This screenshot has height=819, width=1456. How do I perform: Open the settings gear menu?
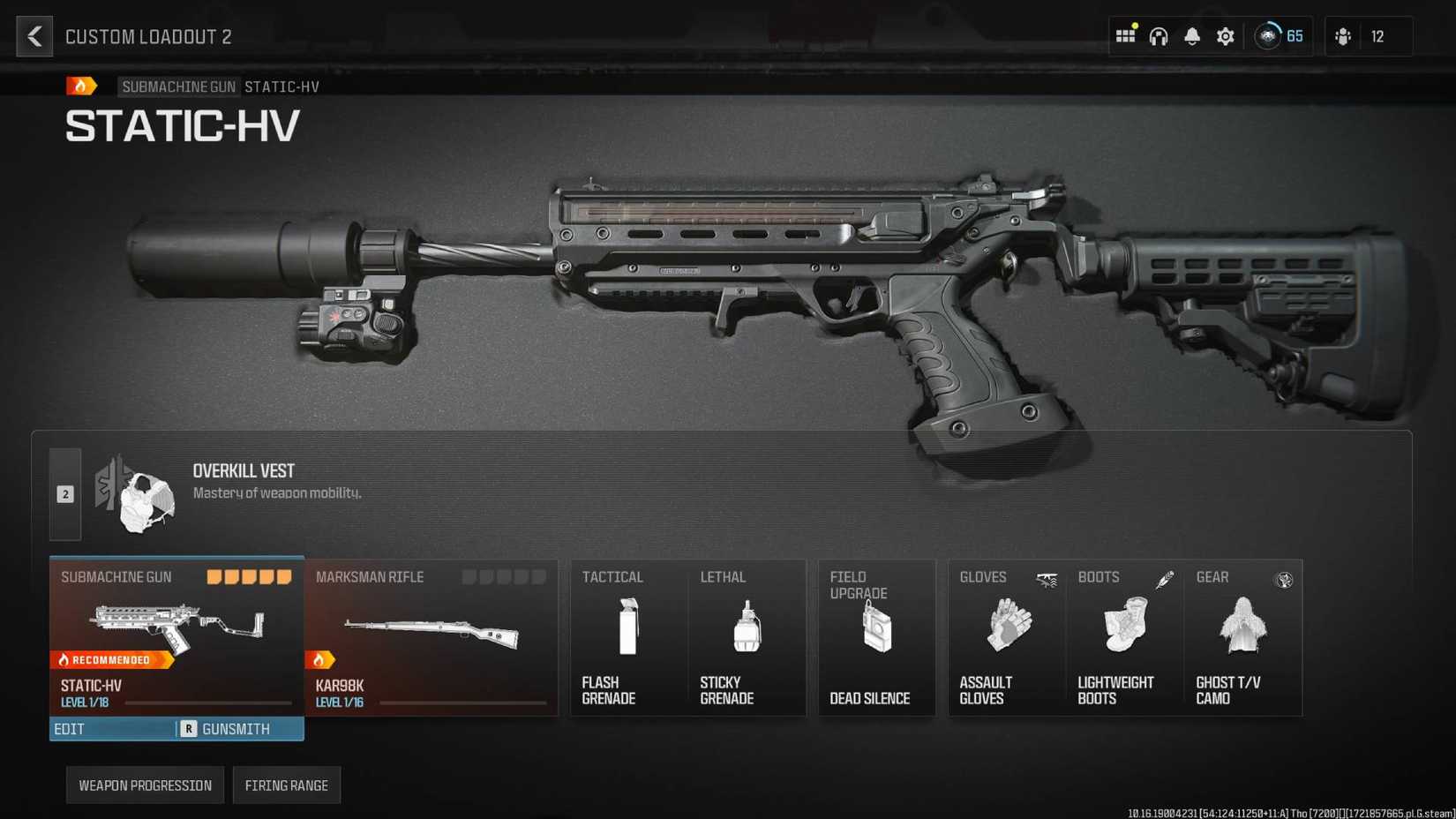tap(1225, 35)
